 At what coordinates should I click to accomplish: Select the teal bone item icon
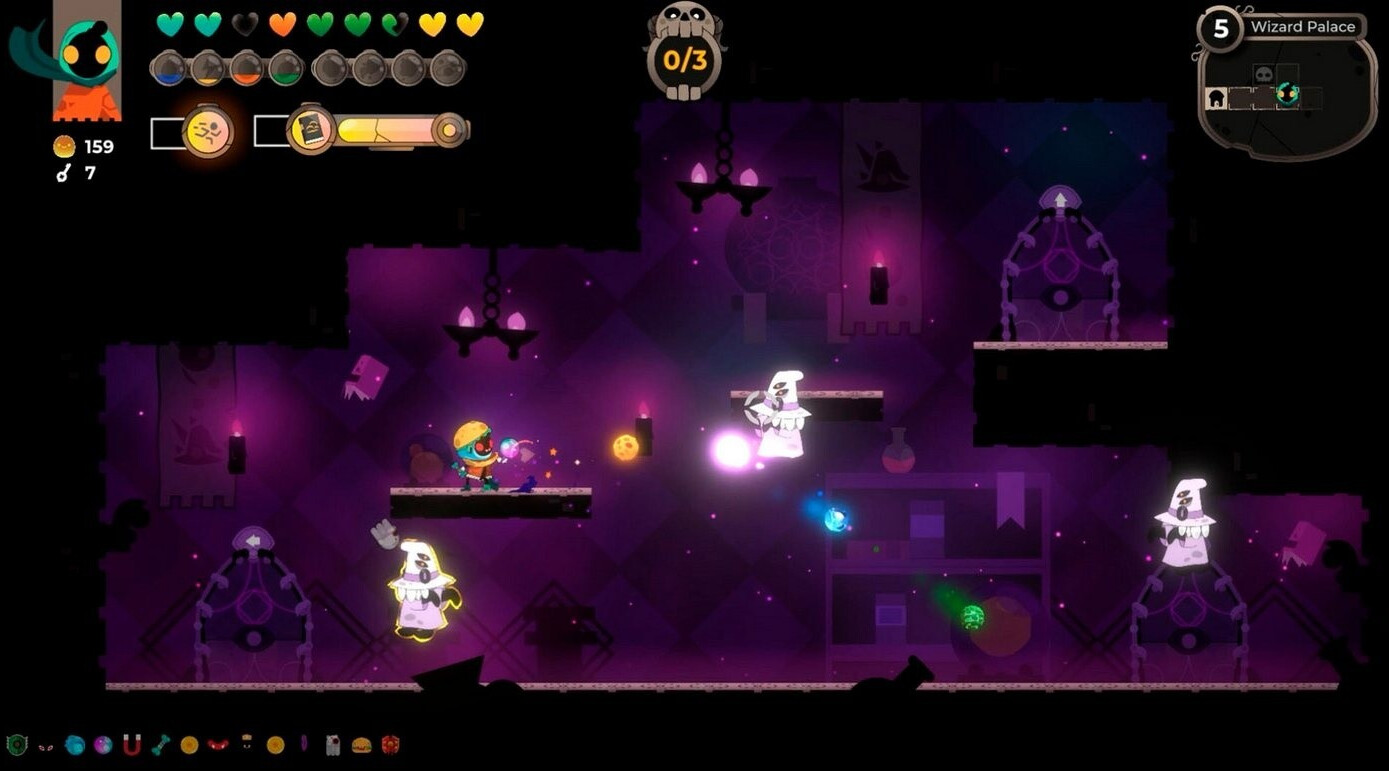160,744
